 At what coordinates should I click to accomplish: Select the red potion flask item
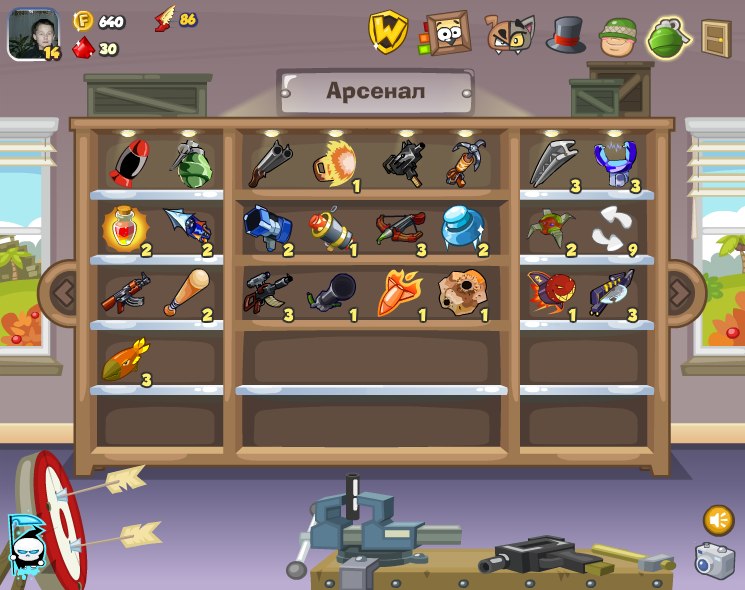[x=126, y=228]
